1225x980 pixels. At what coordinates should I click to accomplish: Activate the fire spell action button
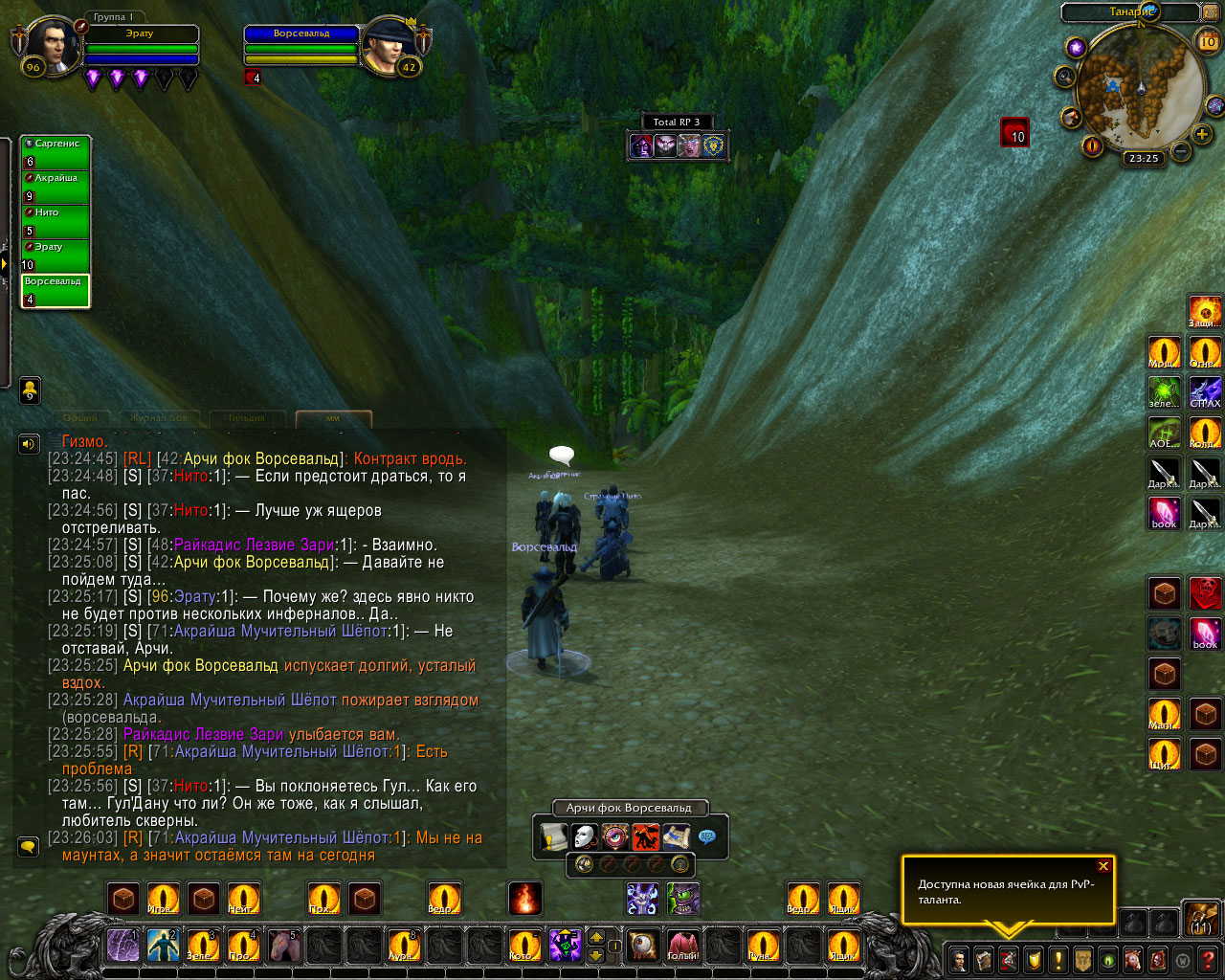click(525, 899)
